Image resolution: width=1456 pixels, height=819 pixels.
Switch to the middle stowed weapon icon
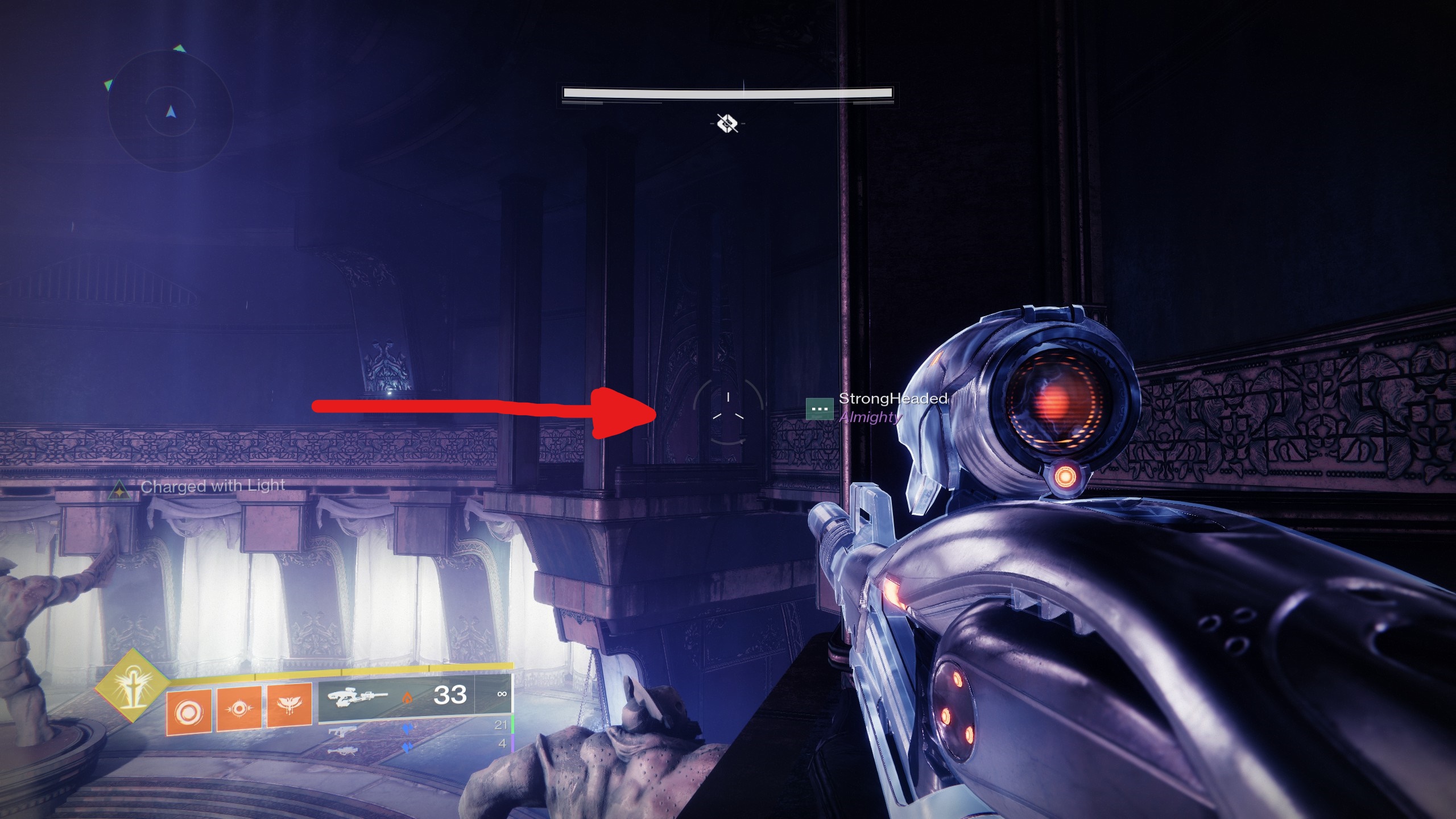(x=342, y=731)
